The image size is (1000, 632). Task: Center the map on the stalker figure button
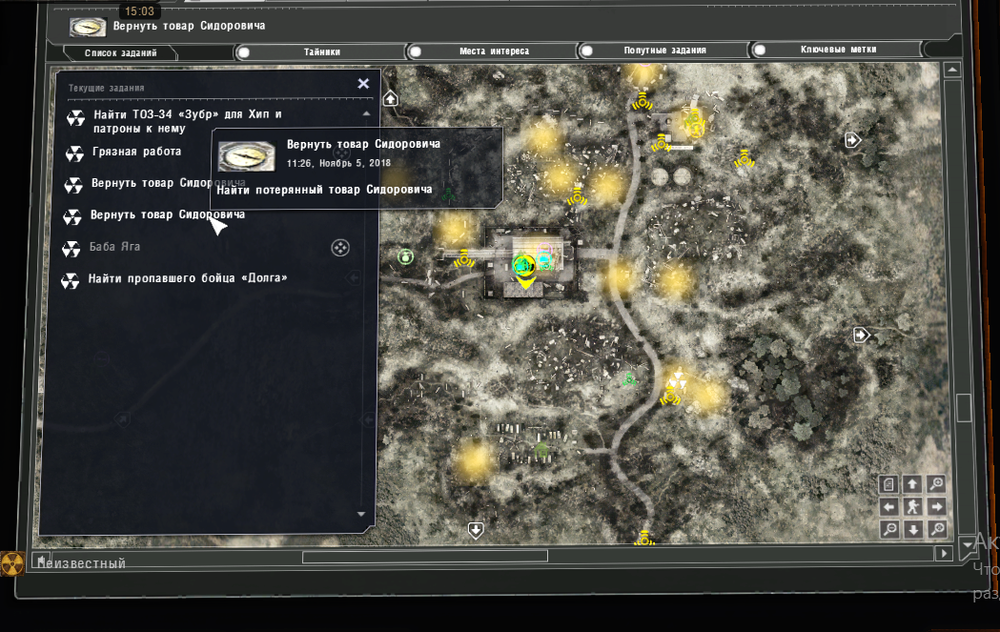(x=913, y=506)
